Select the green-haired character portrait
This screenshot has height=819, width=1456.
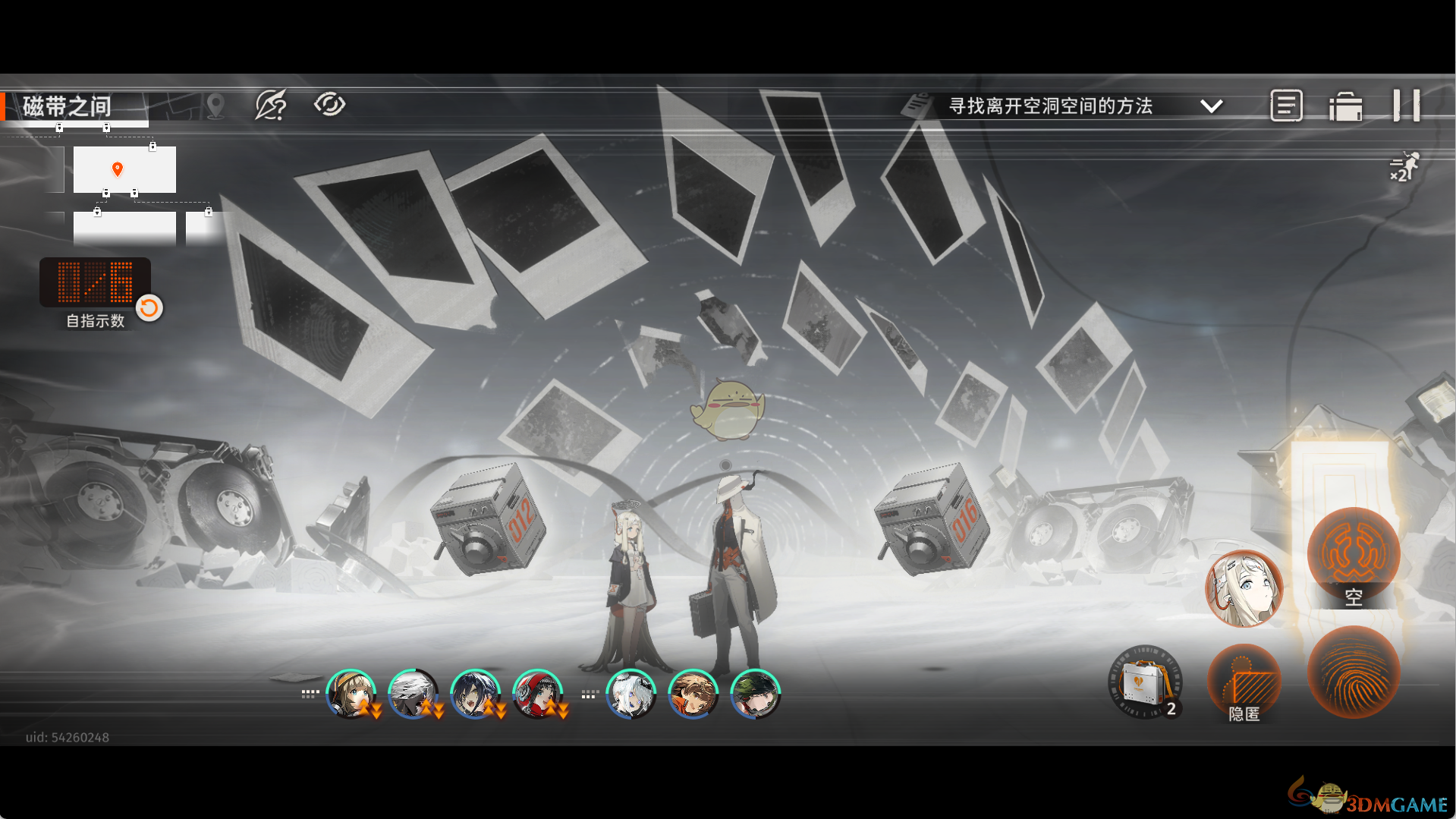(755, 694)
